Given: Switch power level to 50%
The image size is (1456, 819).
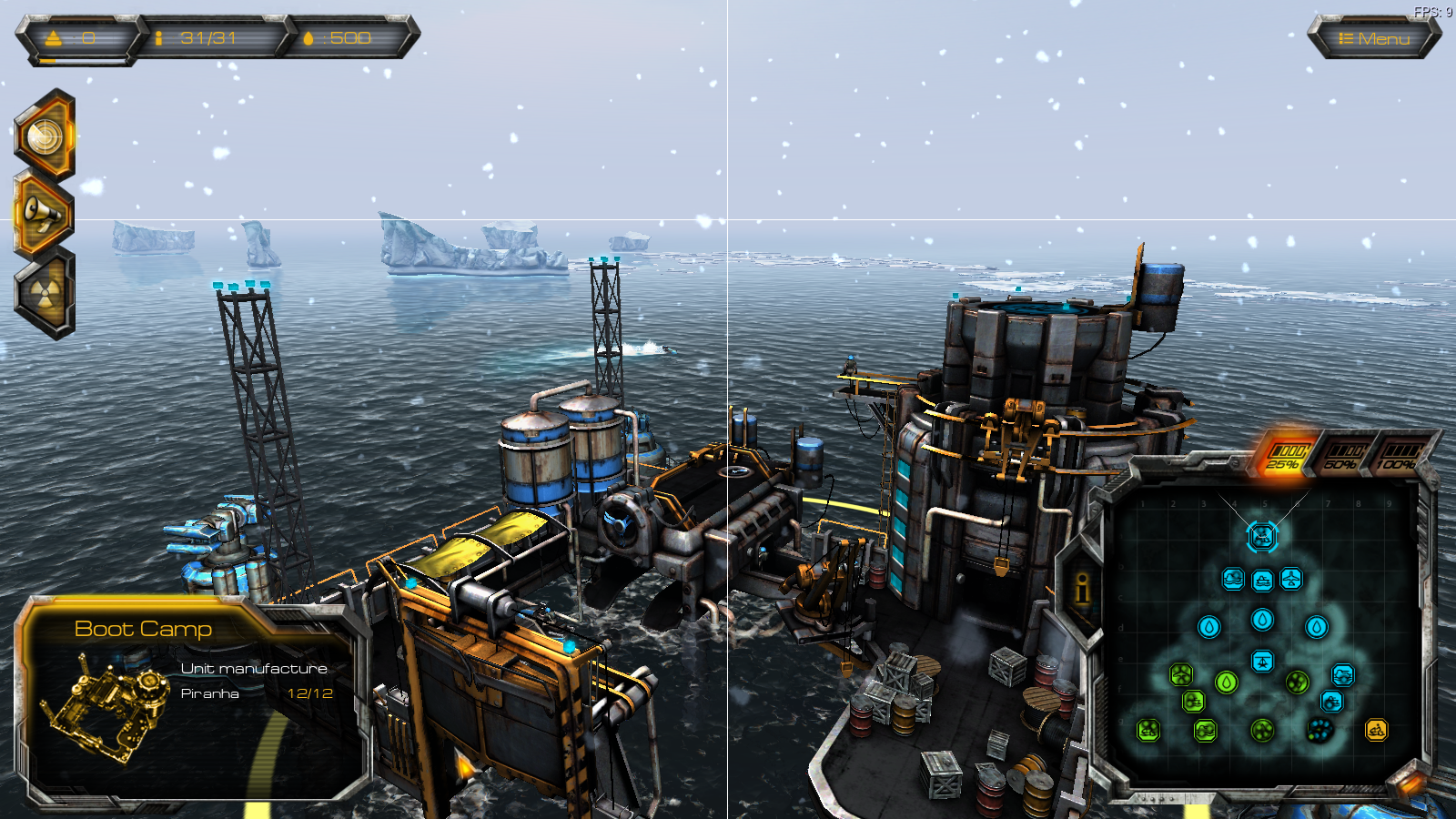Looking at the screenshot, I should click(1341, 456).
